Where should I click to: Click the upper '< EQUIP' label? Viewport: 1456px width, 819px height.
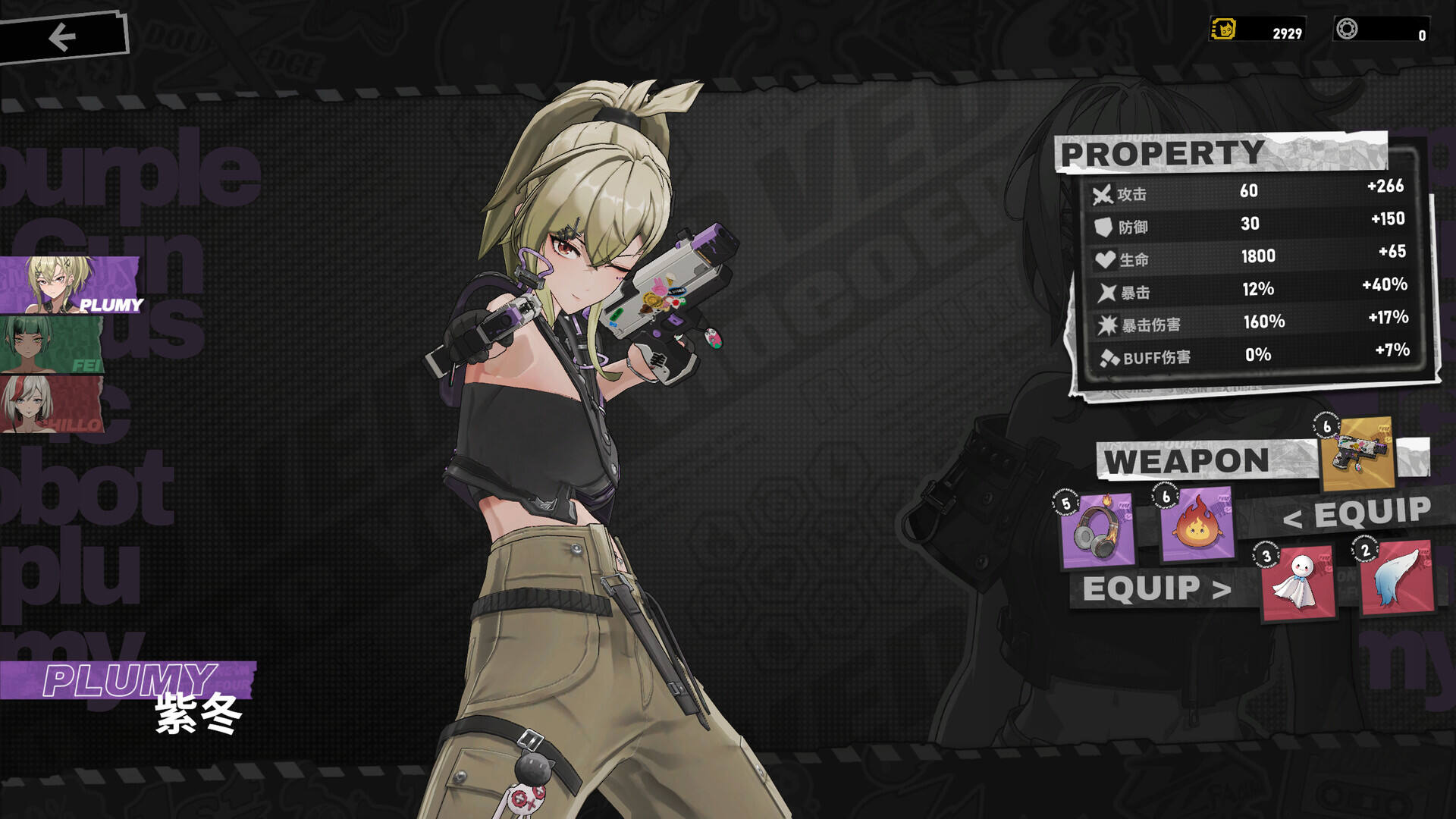tap(1357, 514)
